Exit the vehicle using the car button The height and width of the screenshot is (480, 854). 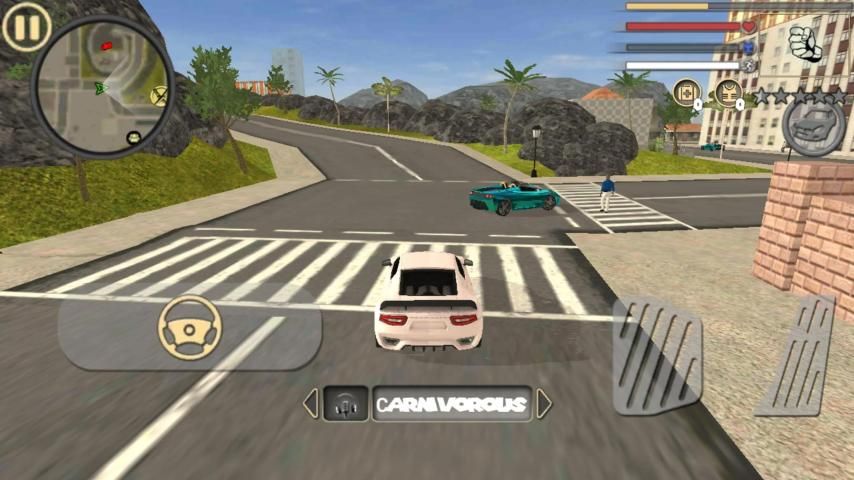tap(813, 126)
